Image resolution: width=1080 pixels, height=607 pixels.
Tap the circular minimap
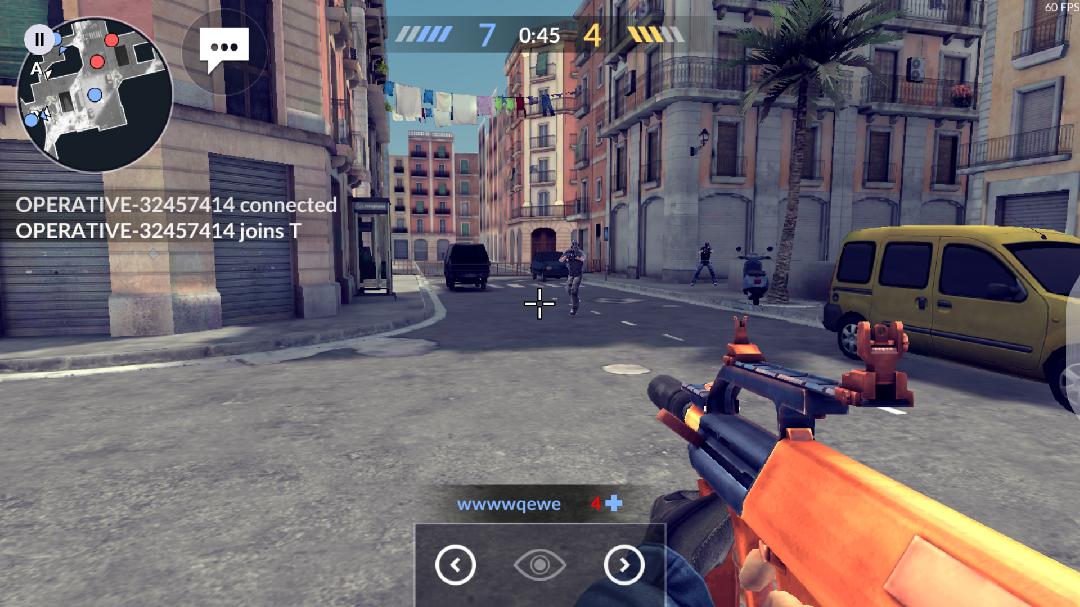[96, 96]
